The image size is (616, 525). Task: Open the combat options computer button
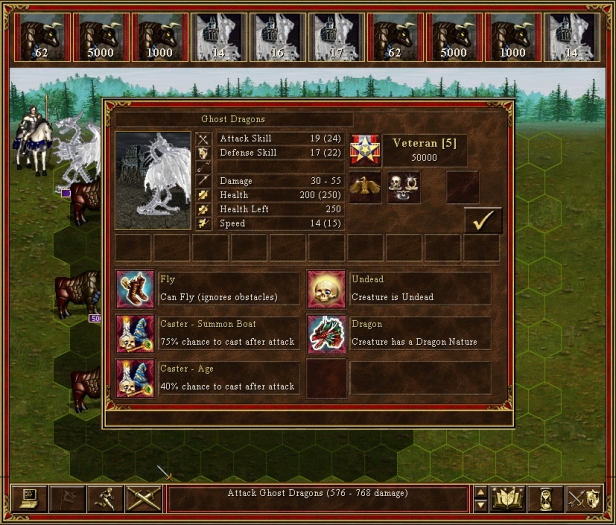pos(27,498)
